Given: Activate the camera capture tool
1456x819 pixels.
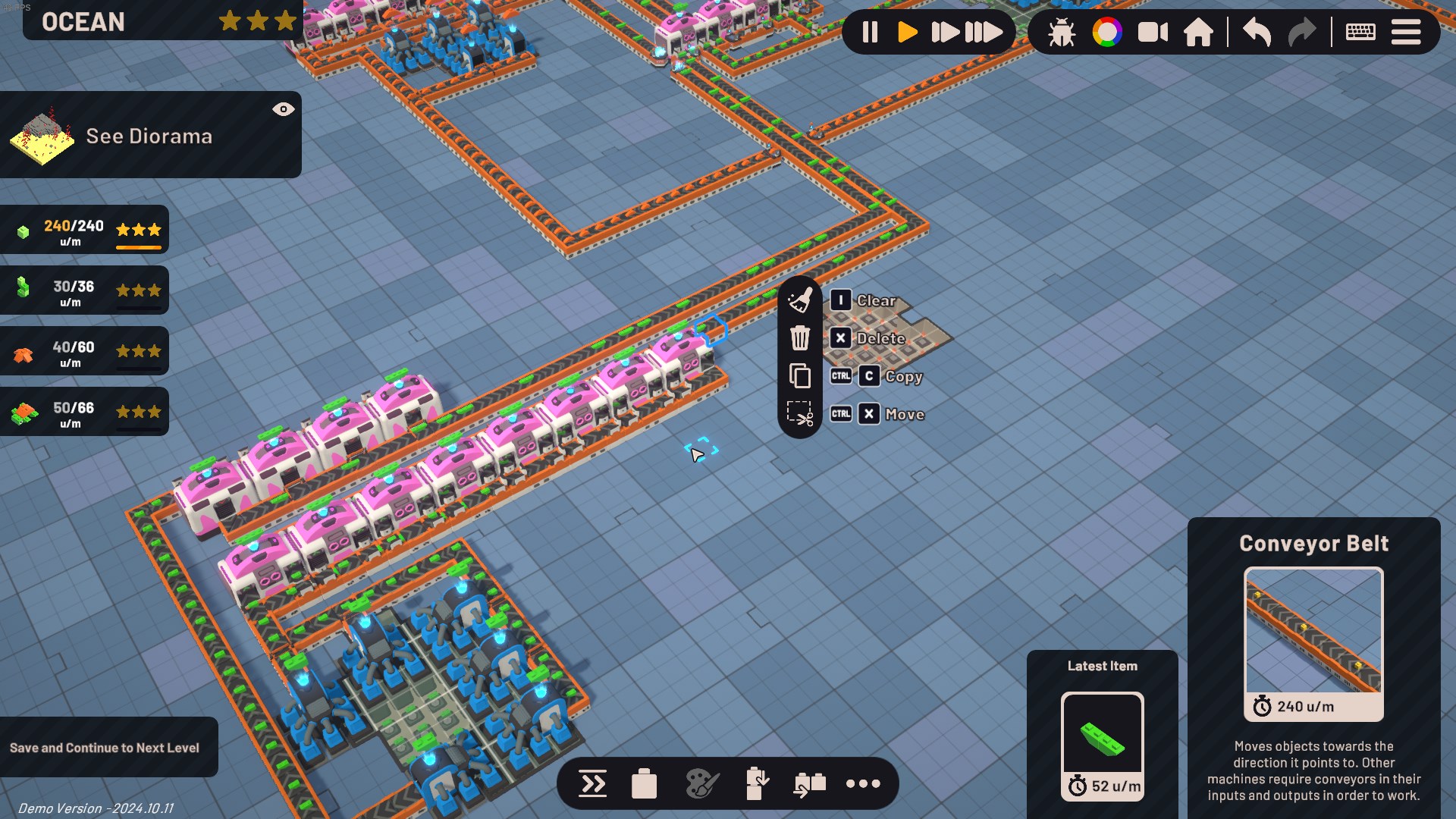Looking at the screenshot, I should tap(1153, 32).
